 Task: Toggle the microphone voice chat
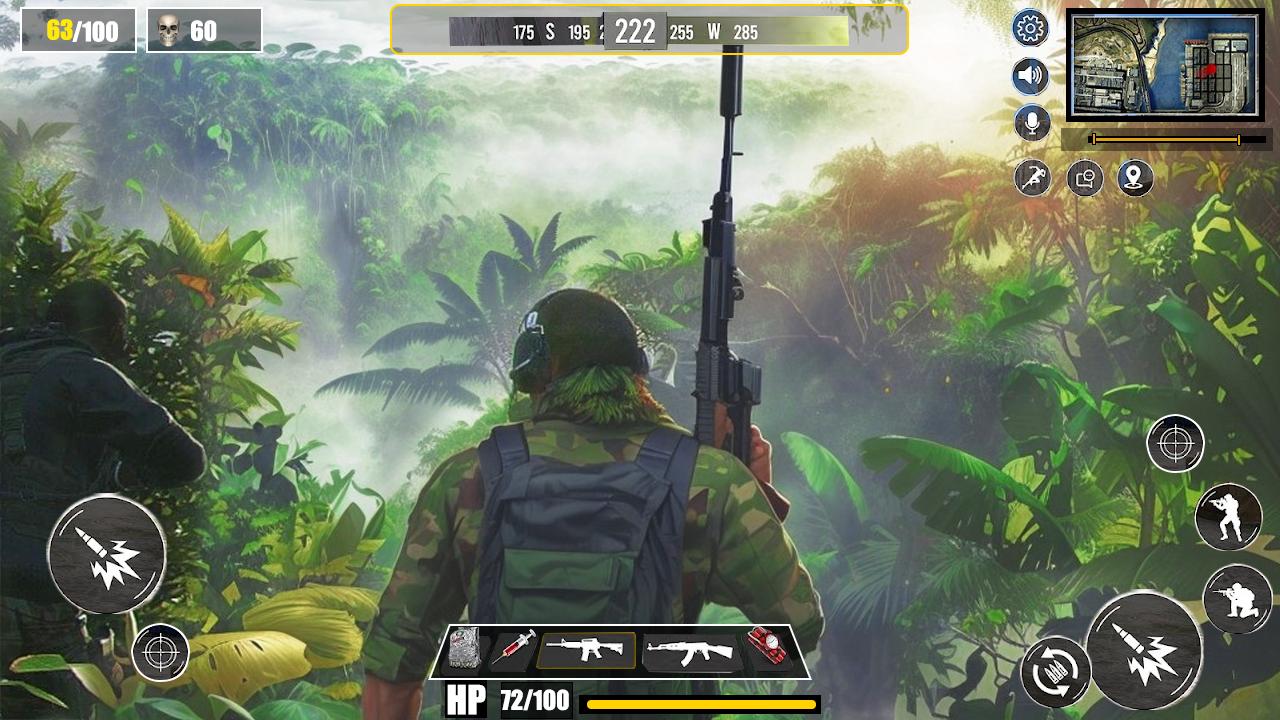(x=1030, y=122)
